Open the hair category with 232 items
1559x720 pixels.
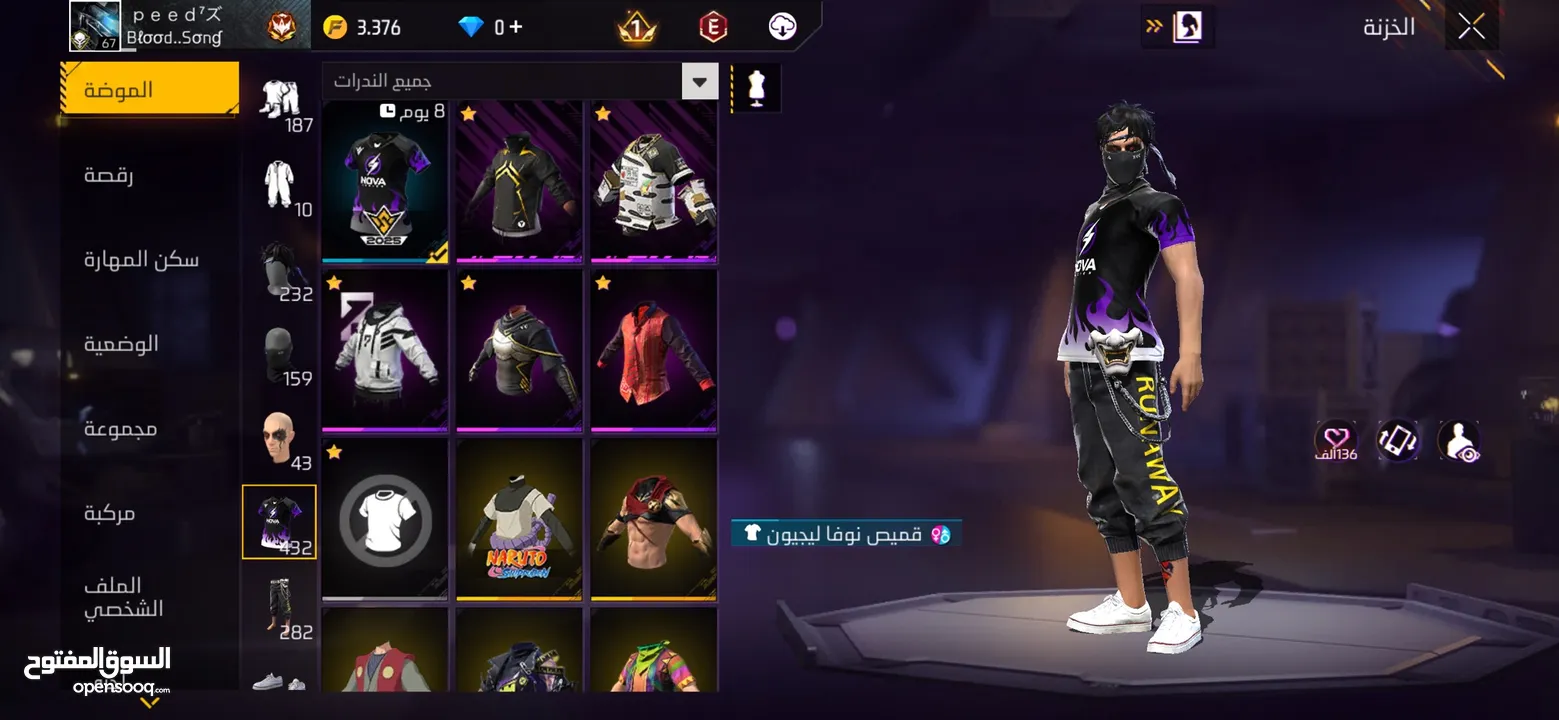click(x=280, y=271)
